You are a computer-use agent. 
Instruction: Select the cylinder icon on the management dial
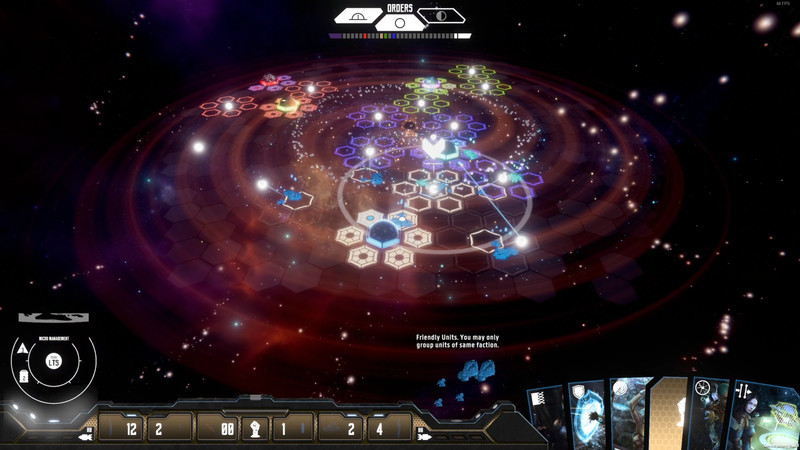(x=24, y=377)
